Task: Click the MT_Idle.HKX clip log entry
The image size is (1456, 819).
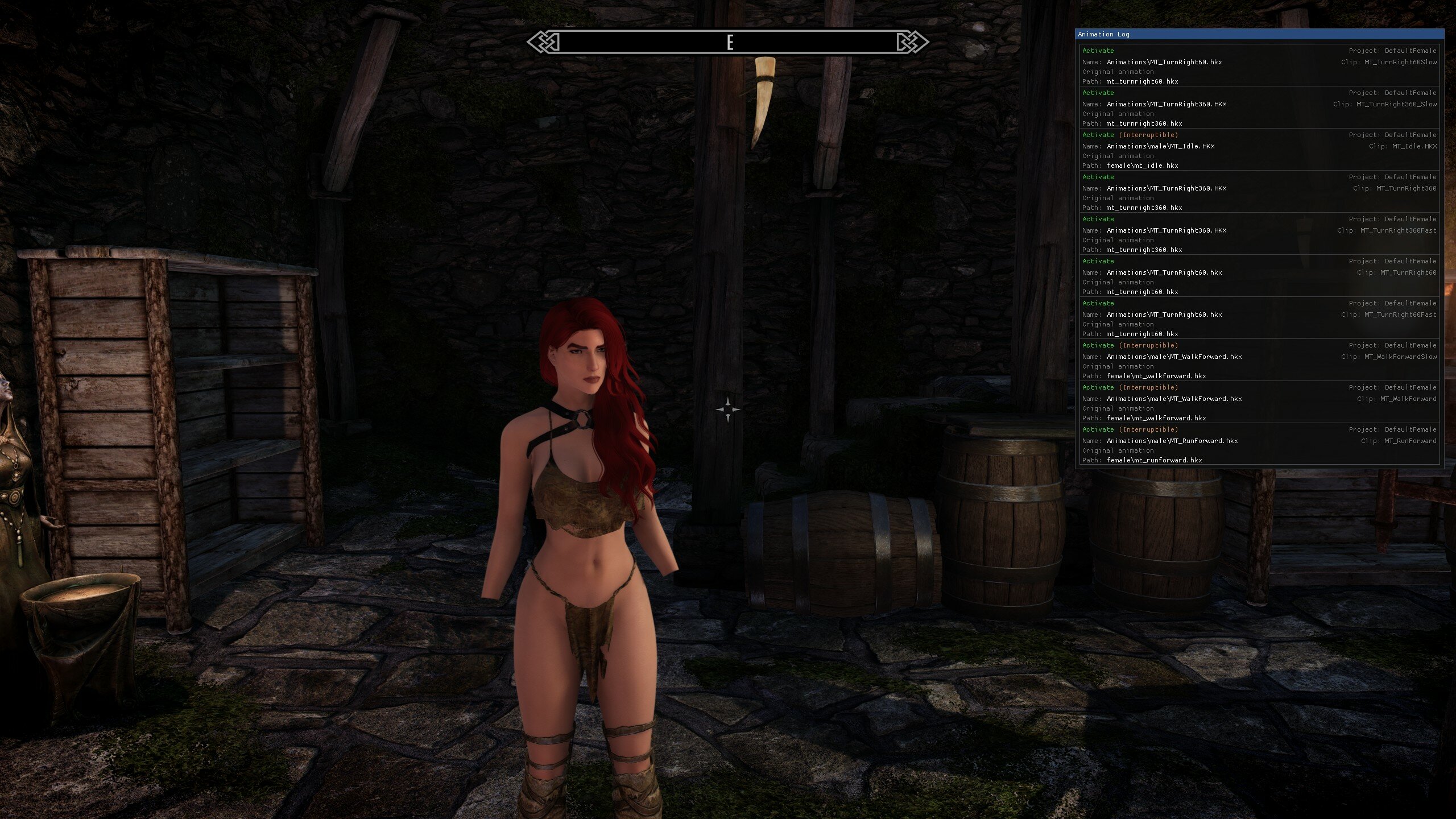Action: 1259,150
